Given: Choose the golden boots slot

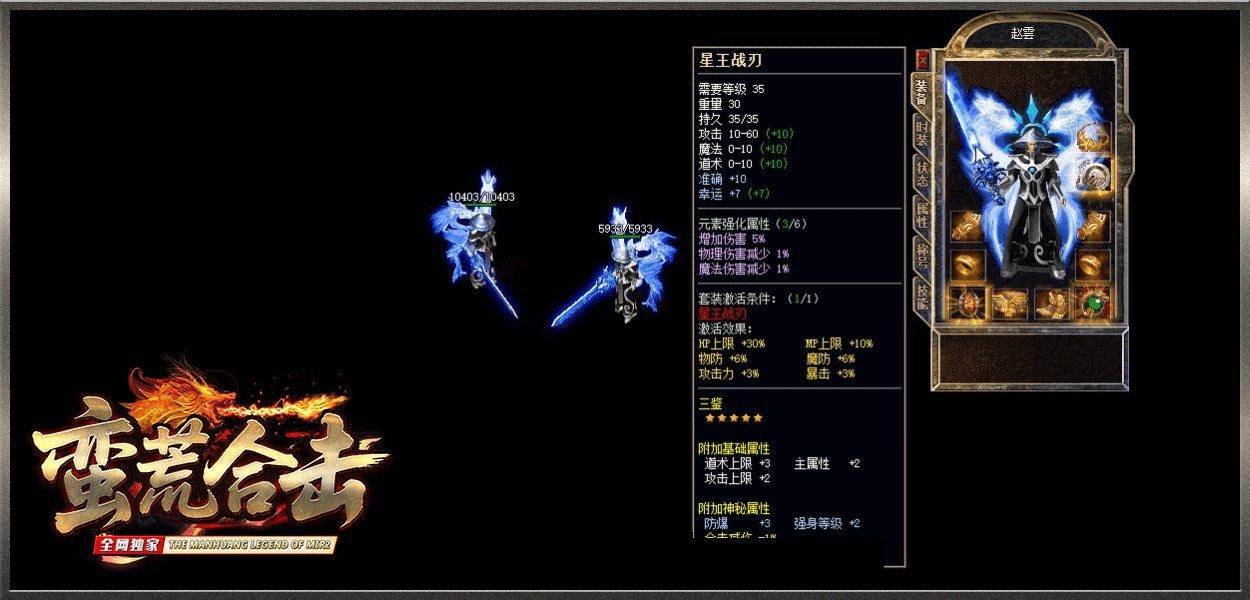Looking at the screenshot, I should pyautogui.click(x=1051, y=303).
